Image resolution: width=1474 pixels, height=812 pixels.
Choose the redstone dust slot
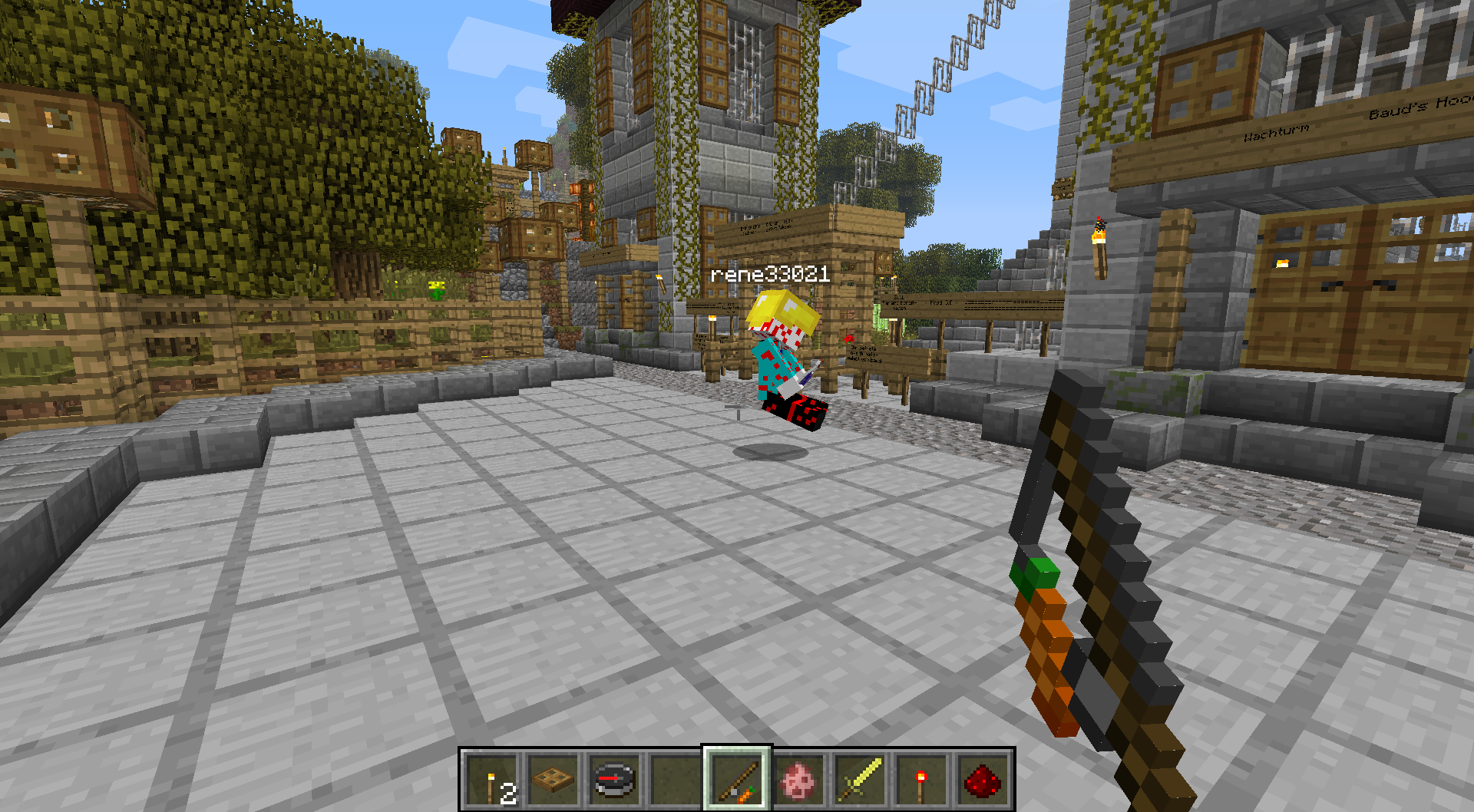(983, 780)
